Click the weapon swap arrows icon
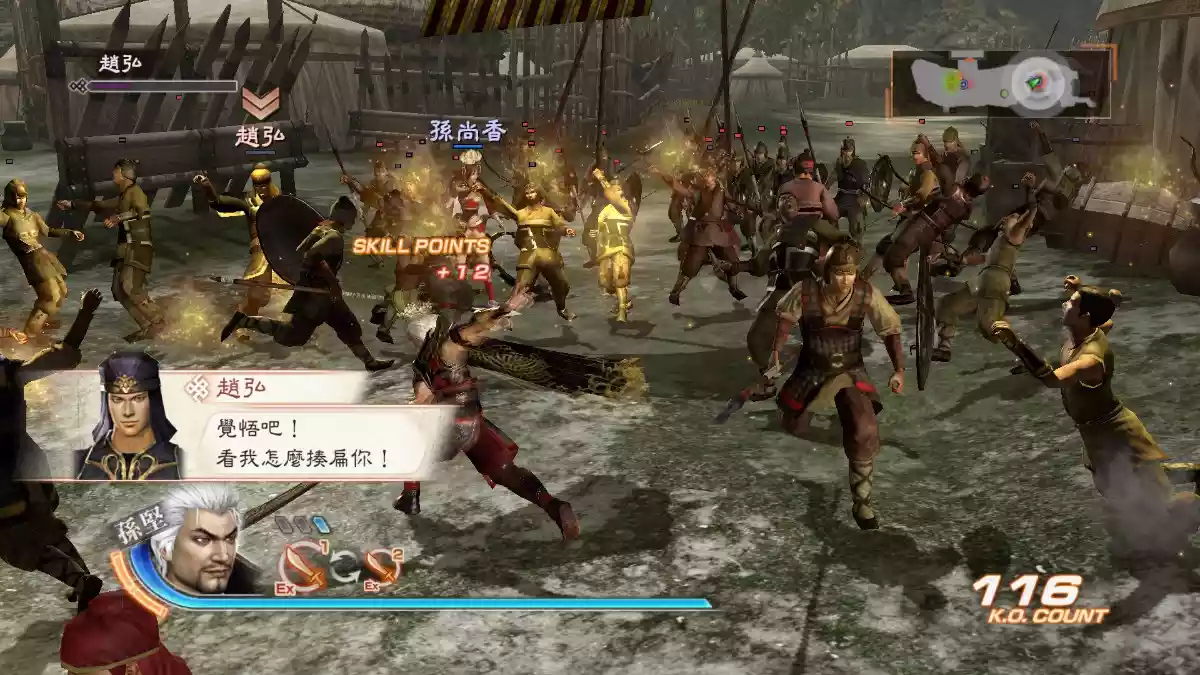1200x675 pixels. click(343, 567)
